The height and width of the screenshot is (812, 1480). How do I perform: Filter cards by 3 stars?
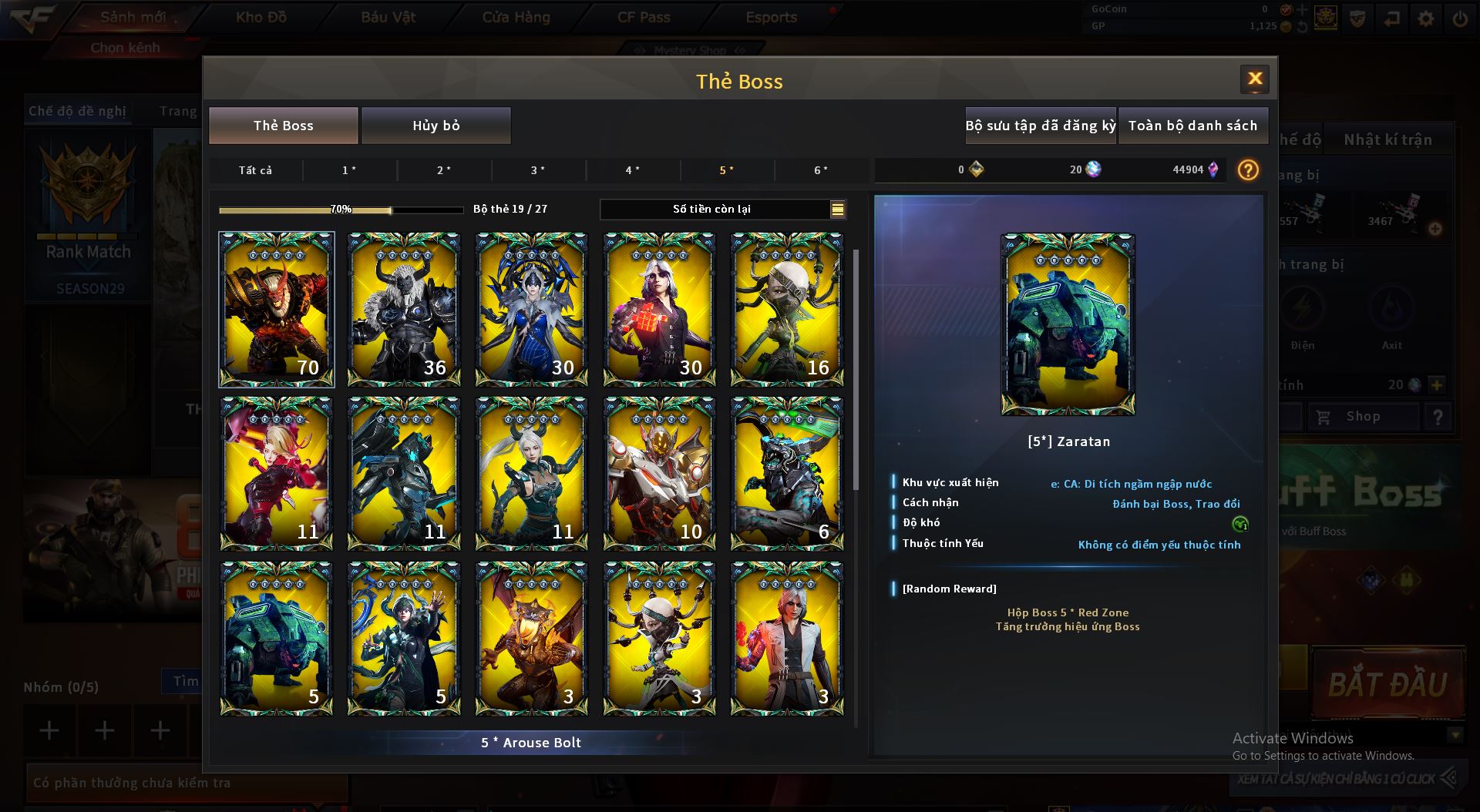(x=538, y=170)
